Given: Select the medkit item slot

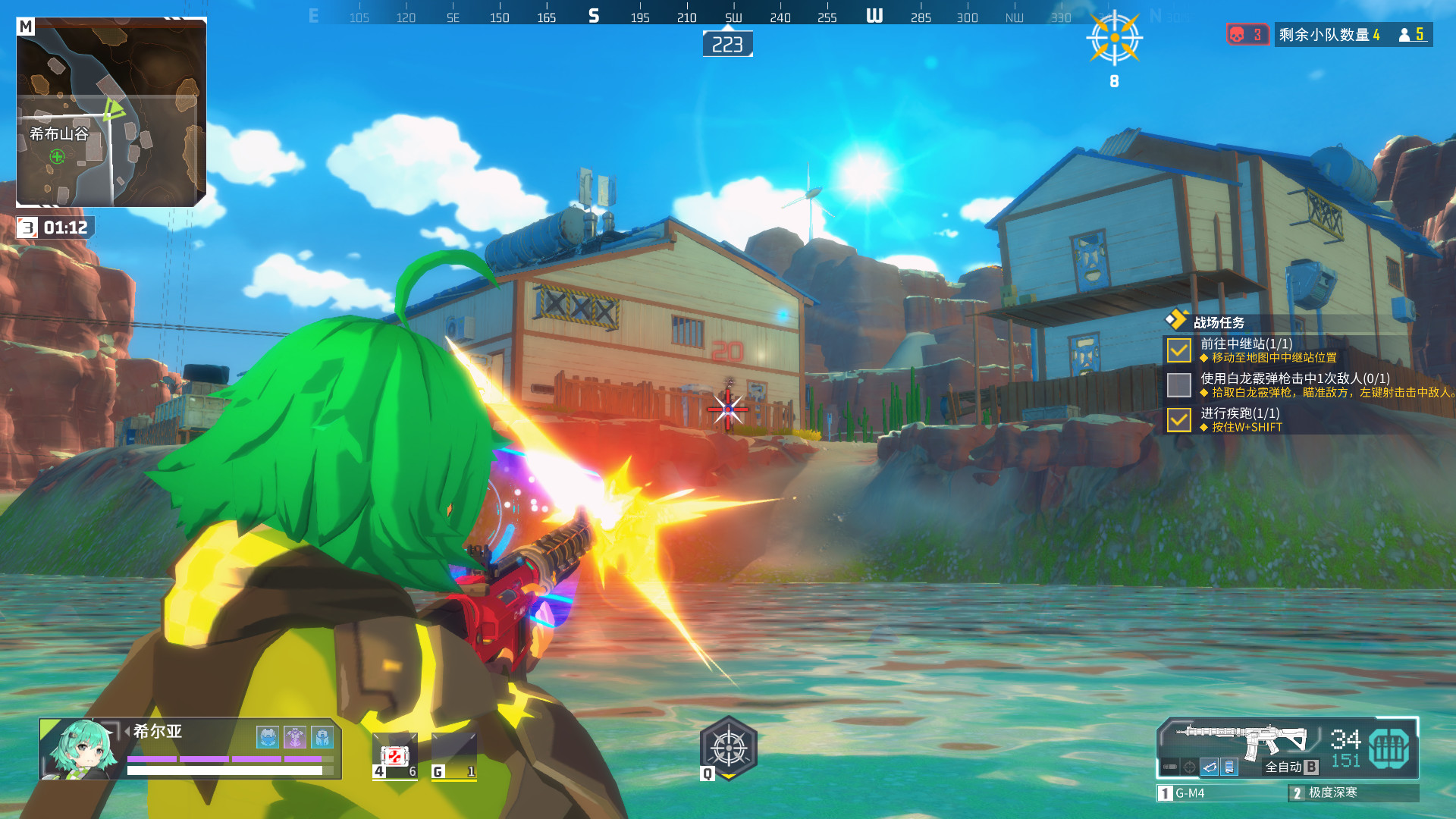Looking at the screenshot, I should pos(394,756).
